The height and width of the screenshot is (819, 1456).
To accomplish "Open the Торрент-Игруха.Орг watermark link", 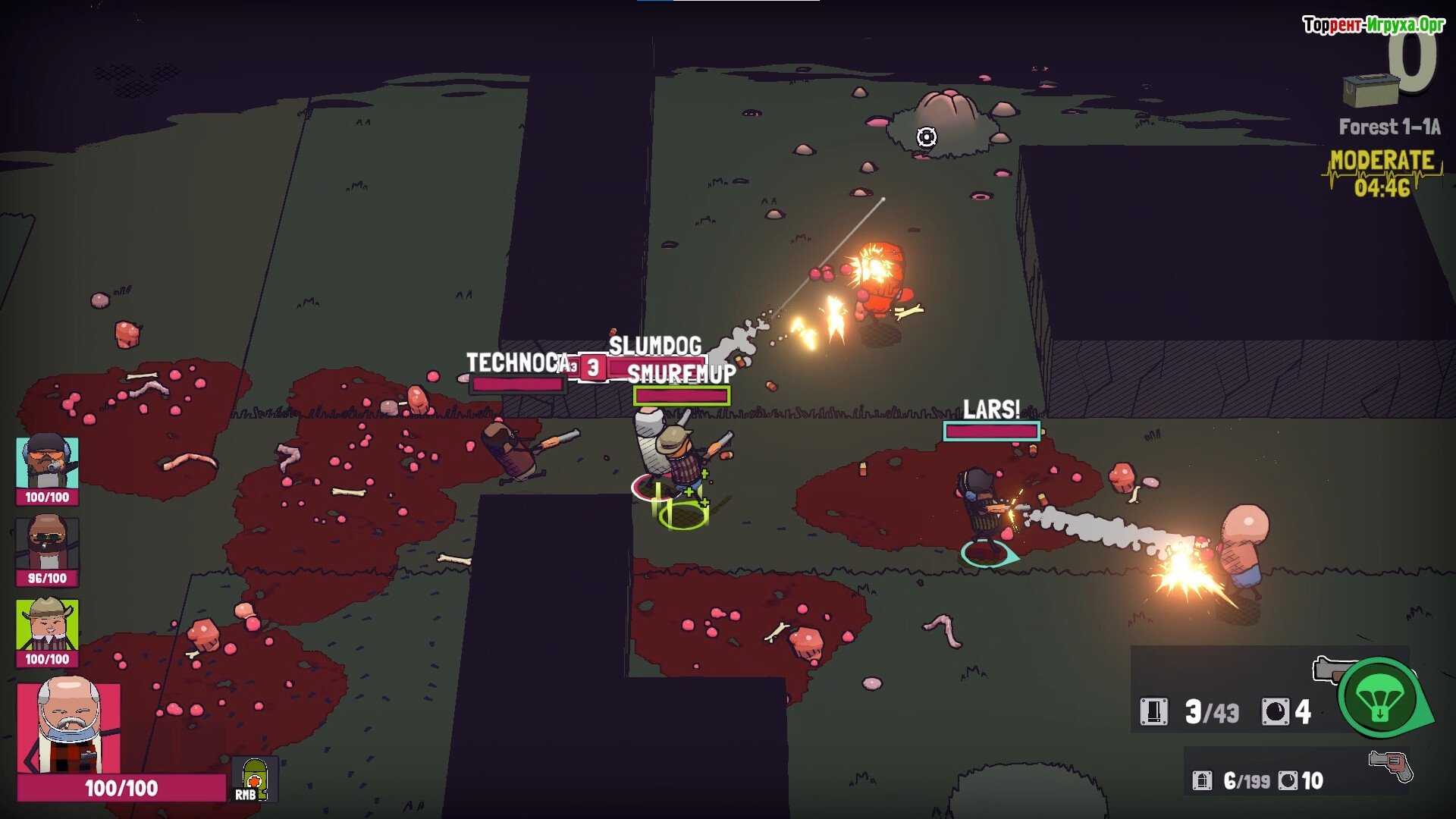I will (1373, 25).
